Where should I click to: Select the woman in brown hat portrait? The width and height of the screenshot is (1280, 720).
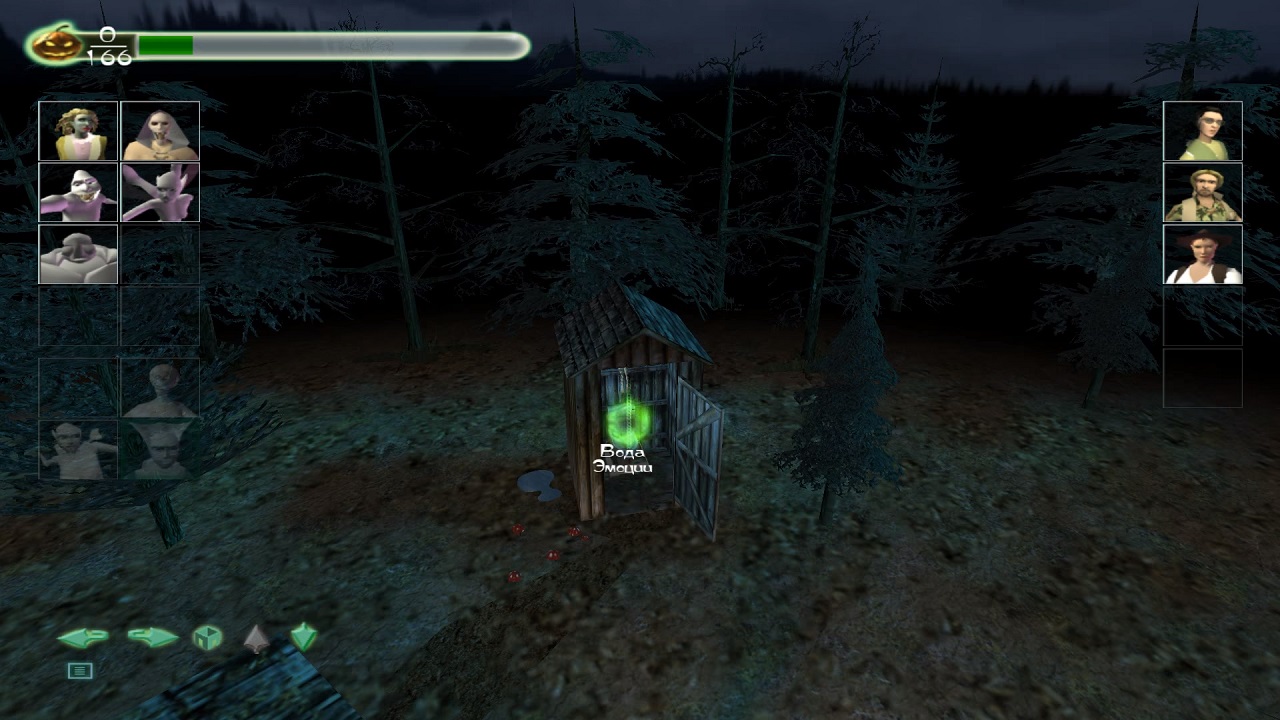click(x=1202, y=254)
